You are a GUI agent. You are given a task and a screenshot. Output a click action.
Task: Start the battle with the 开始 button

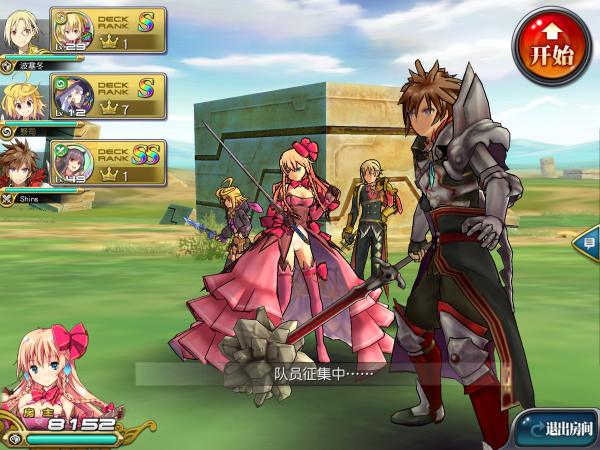[x=551, y=47]
